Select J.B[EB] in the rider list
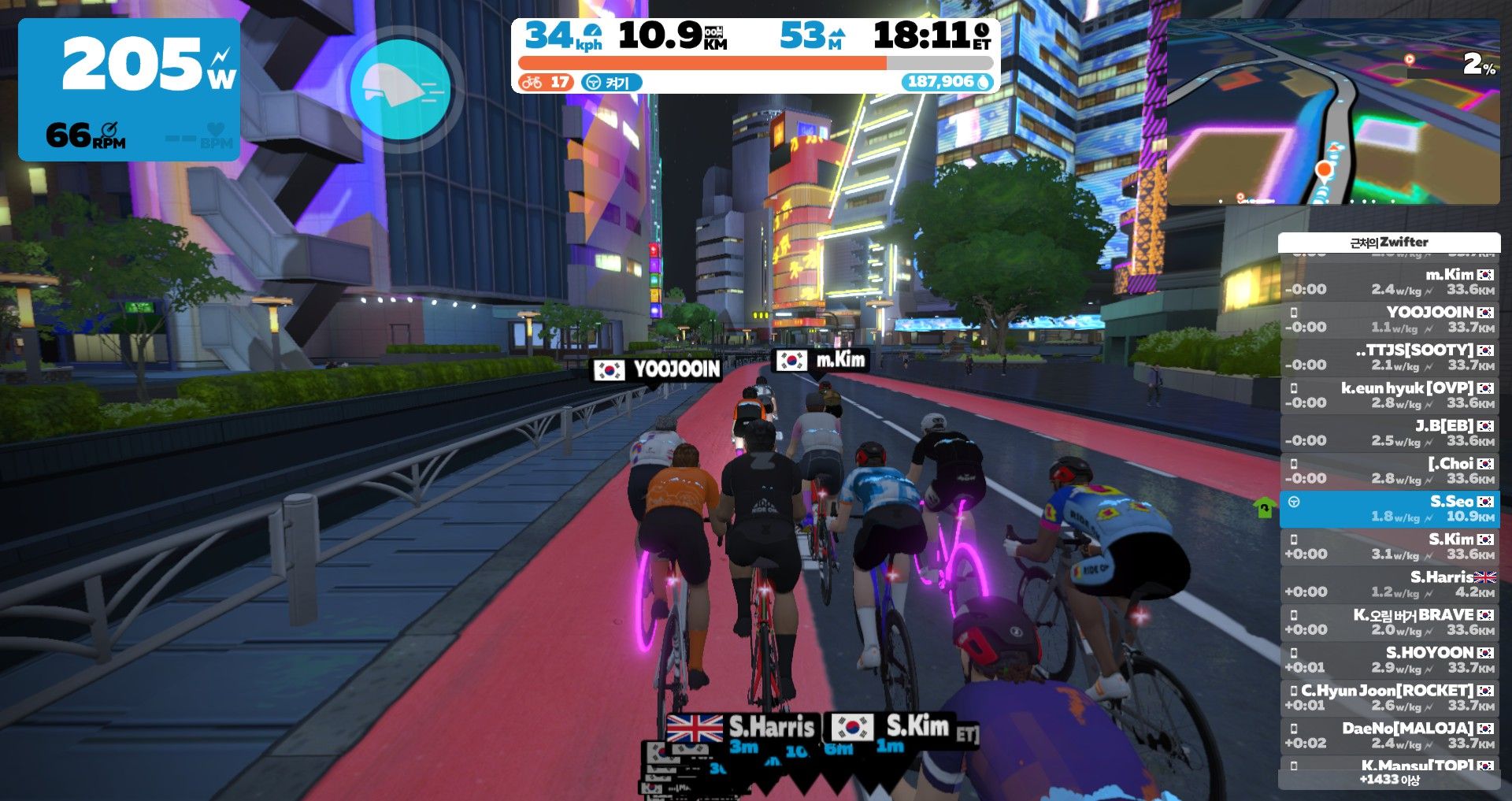The height and width of the screenshot is (801, 1512). (1389, 433)
